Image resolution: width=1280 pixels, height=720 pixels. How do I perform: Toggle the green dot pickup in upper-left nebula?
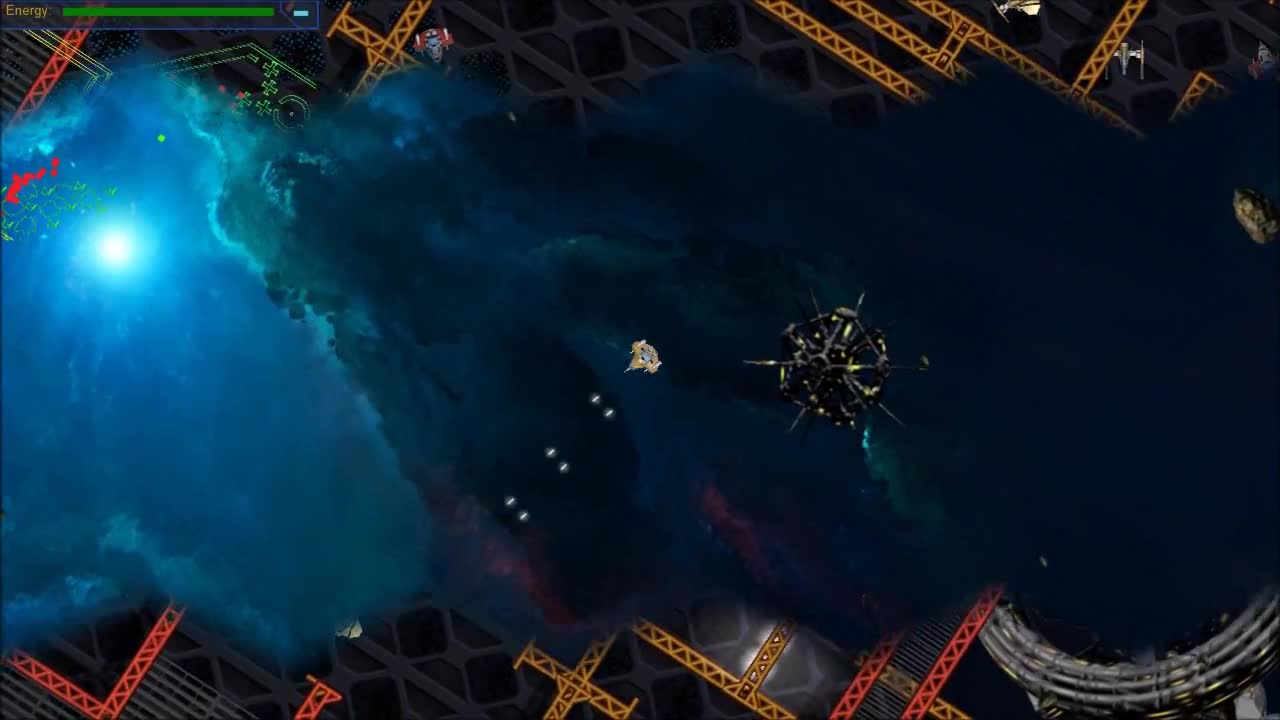pos(160,137)
